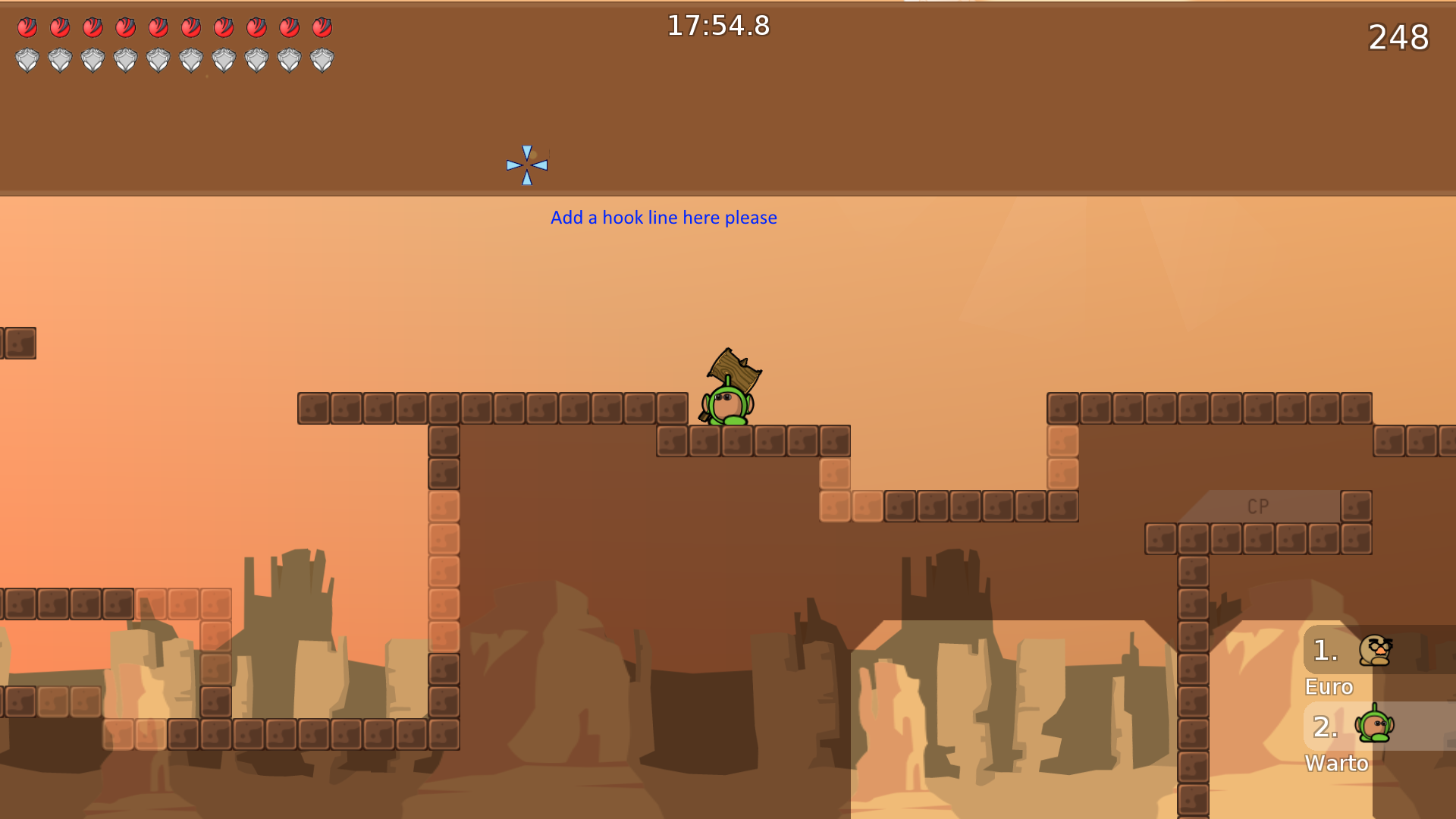Click the tenth armor shield icon
Image resolution: width=1456 pixels, height=819 pixels.
(x=322, y=59)
